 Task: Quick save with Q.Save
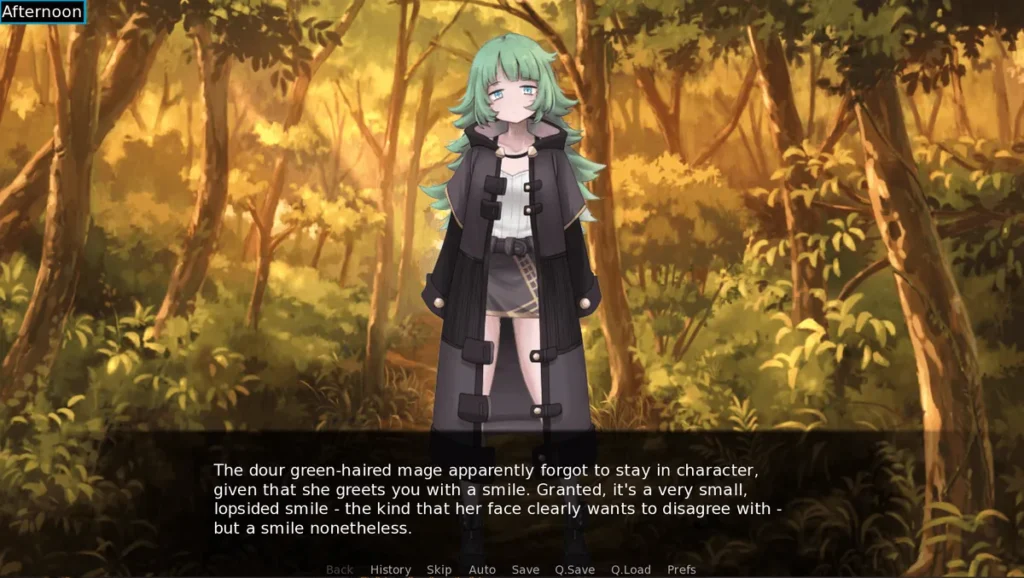click(575, 569)
